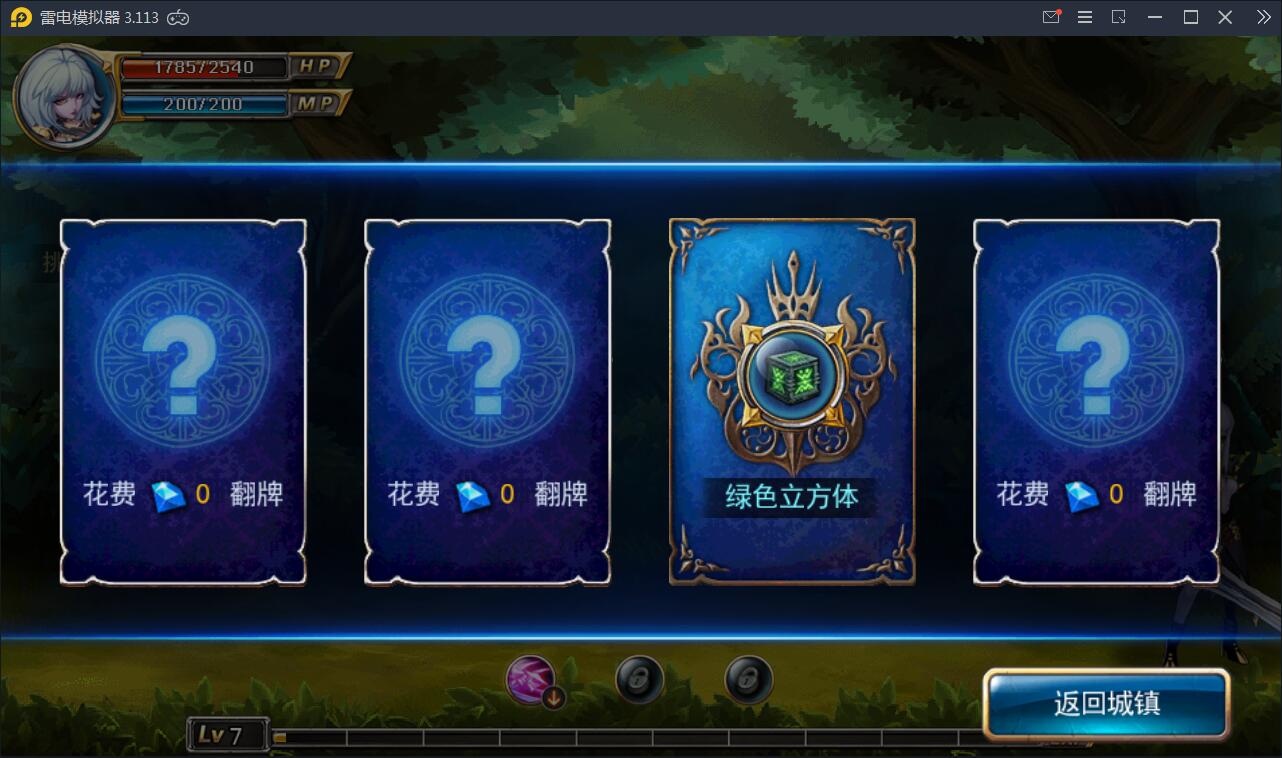Screen dimensions: 1282x758
Task: Flip the leftmost card with its 翻牌 label
Action: (184, 400)
